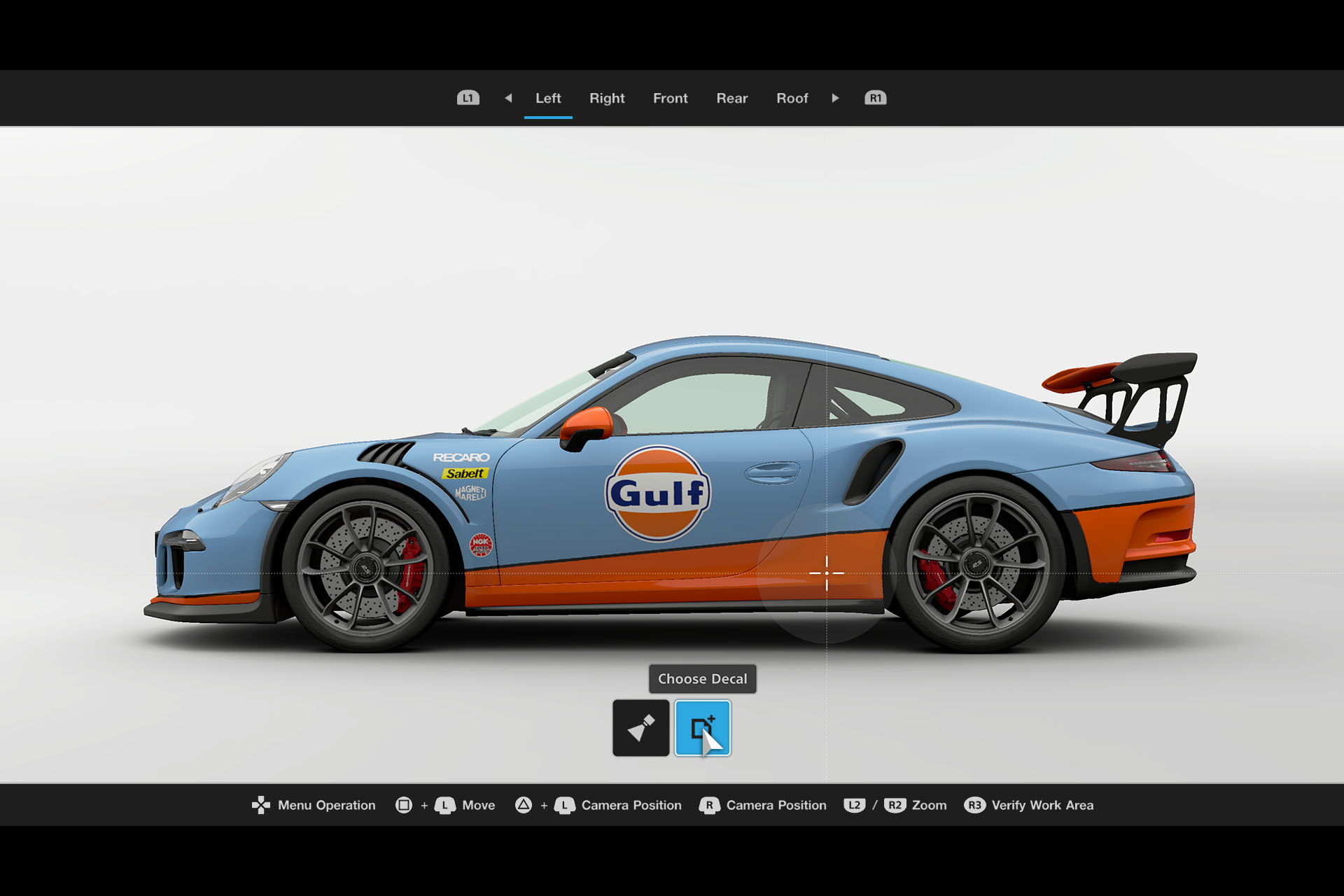The image size is (1344, 896).
Task: Click the right arrow after the Roof tab
Action: (x=835, y=99)
